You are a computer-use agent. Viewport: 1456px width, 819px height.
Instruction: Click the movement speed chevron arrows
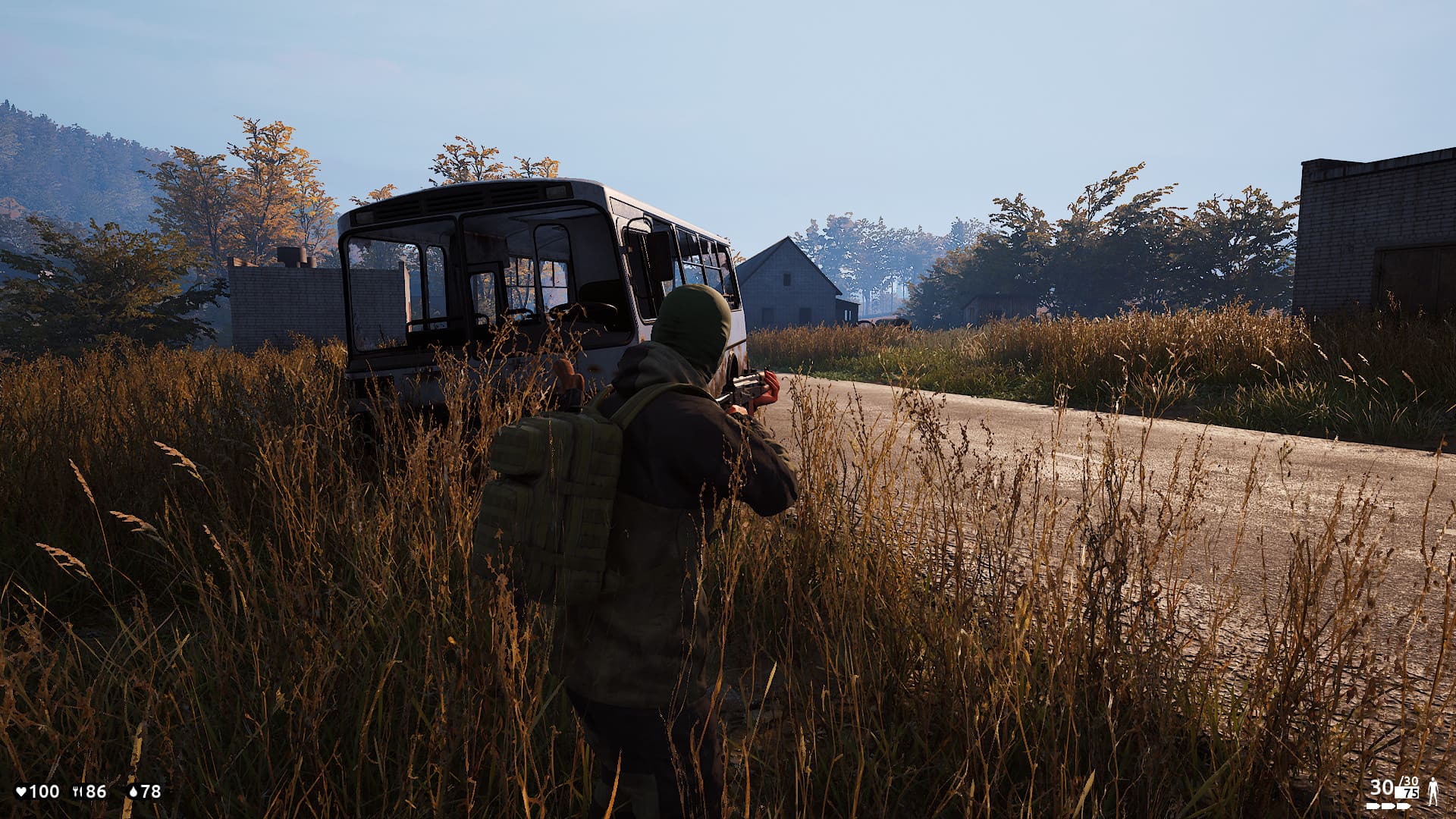click(1389, 806)
